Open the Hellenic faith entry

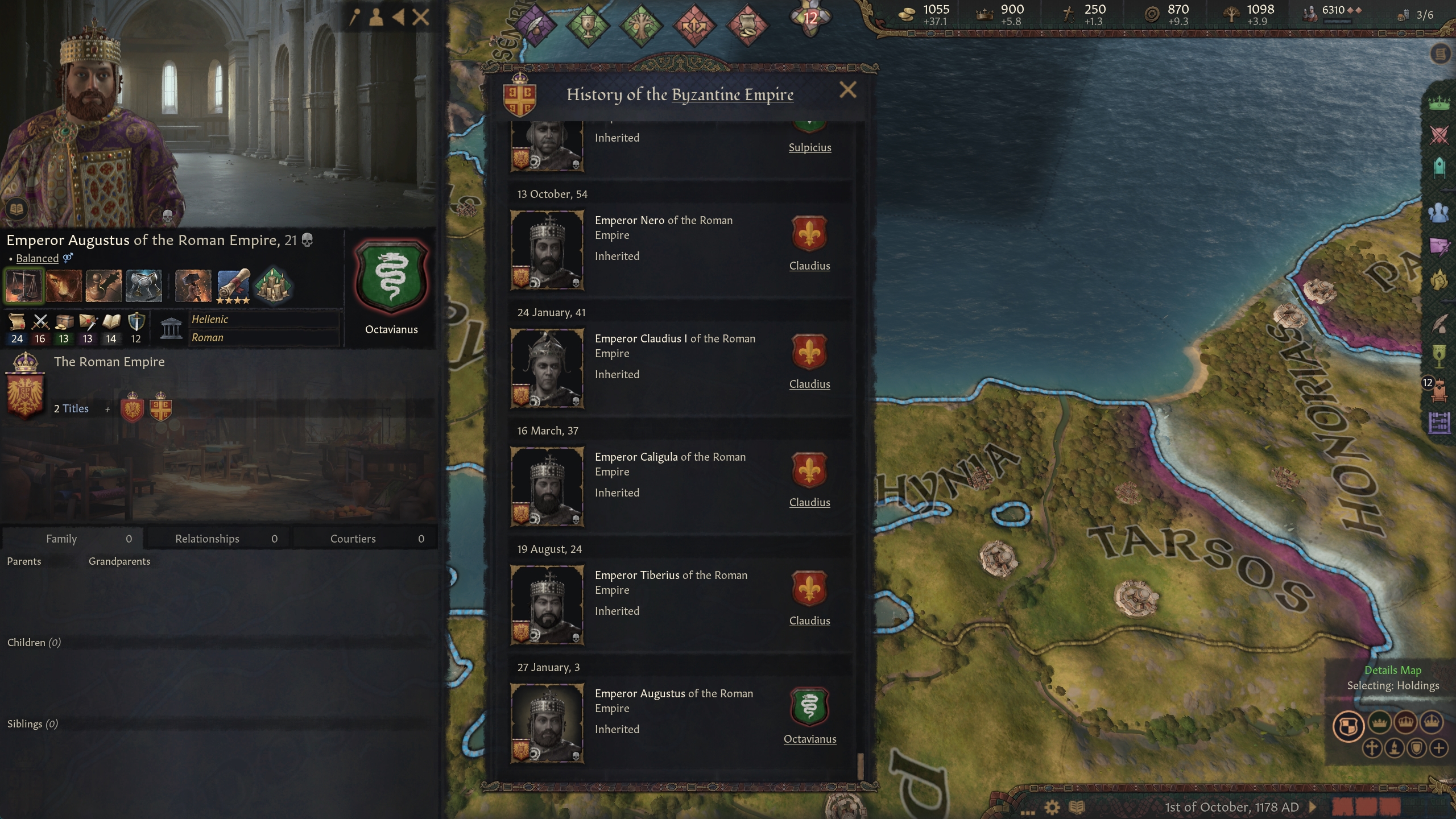pos(210,319)
